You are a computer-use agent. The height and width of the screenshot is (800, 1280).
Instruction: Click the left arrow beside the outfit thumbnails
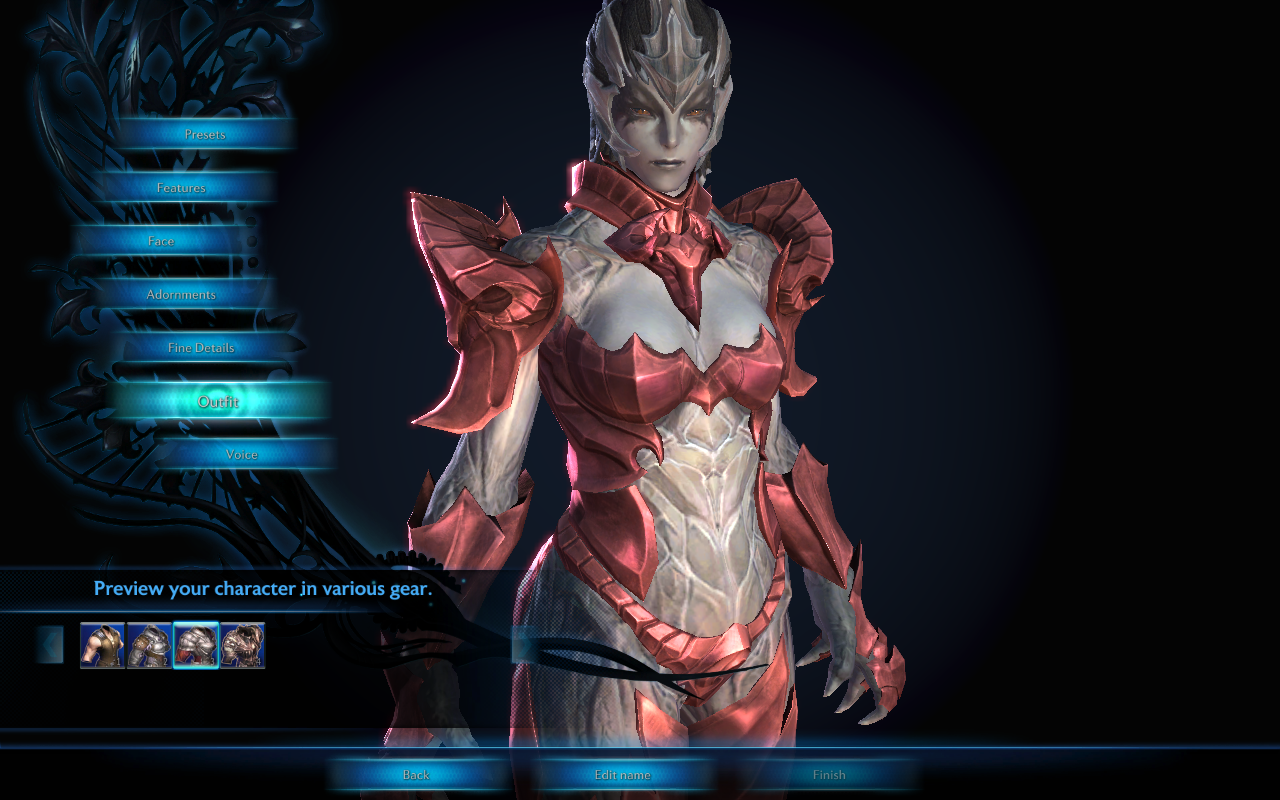click(50, 645)
